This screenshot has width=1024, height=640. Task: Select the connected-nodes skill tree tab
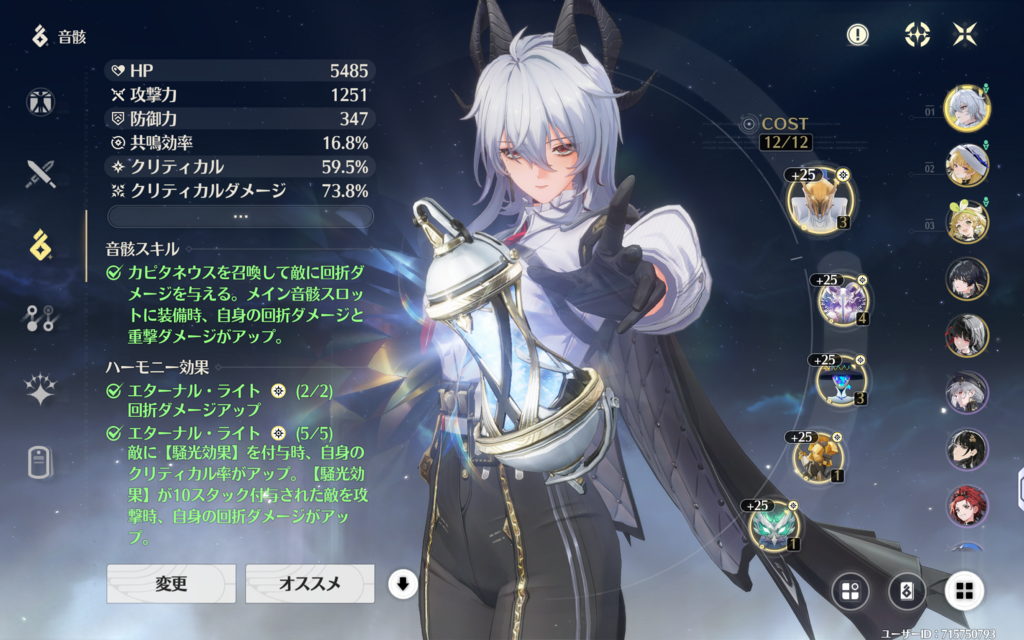(x=41, y=318)
